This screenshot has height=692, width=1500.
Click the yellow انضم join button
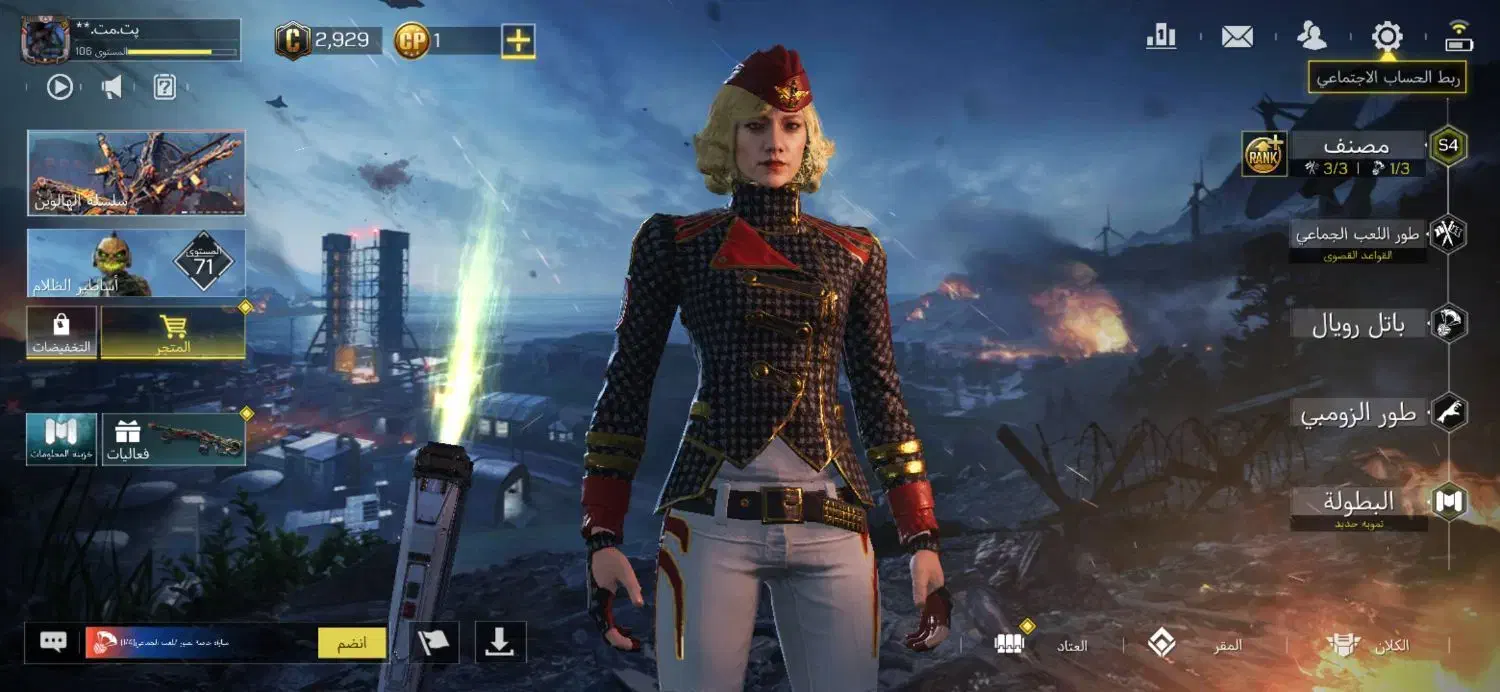click(x=352, y=643)
